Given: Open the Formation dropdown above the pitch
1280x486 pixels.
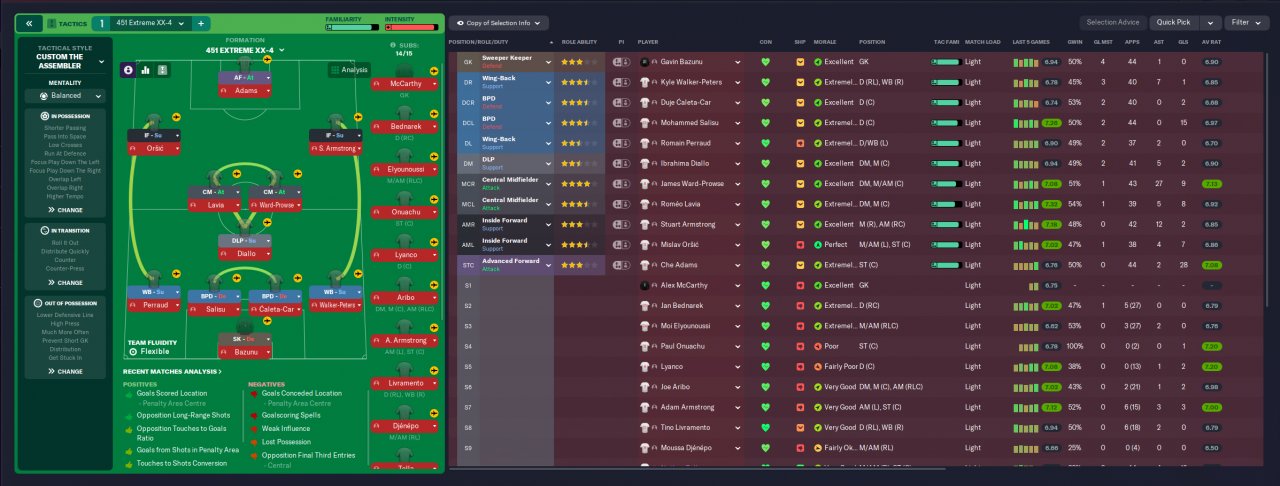Looking at the screenshot, I should click(x=245, y=50).
